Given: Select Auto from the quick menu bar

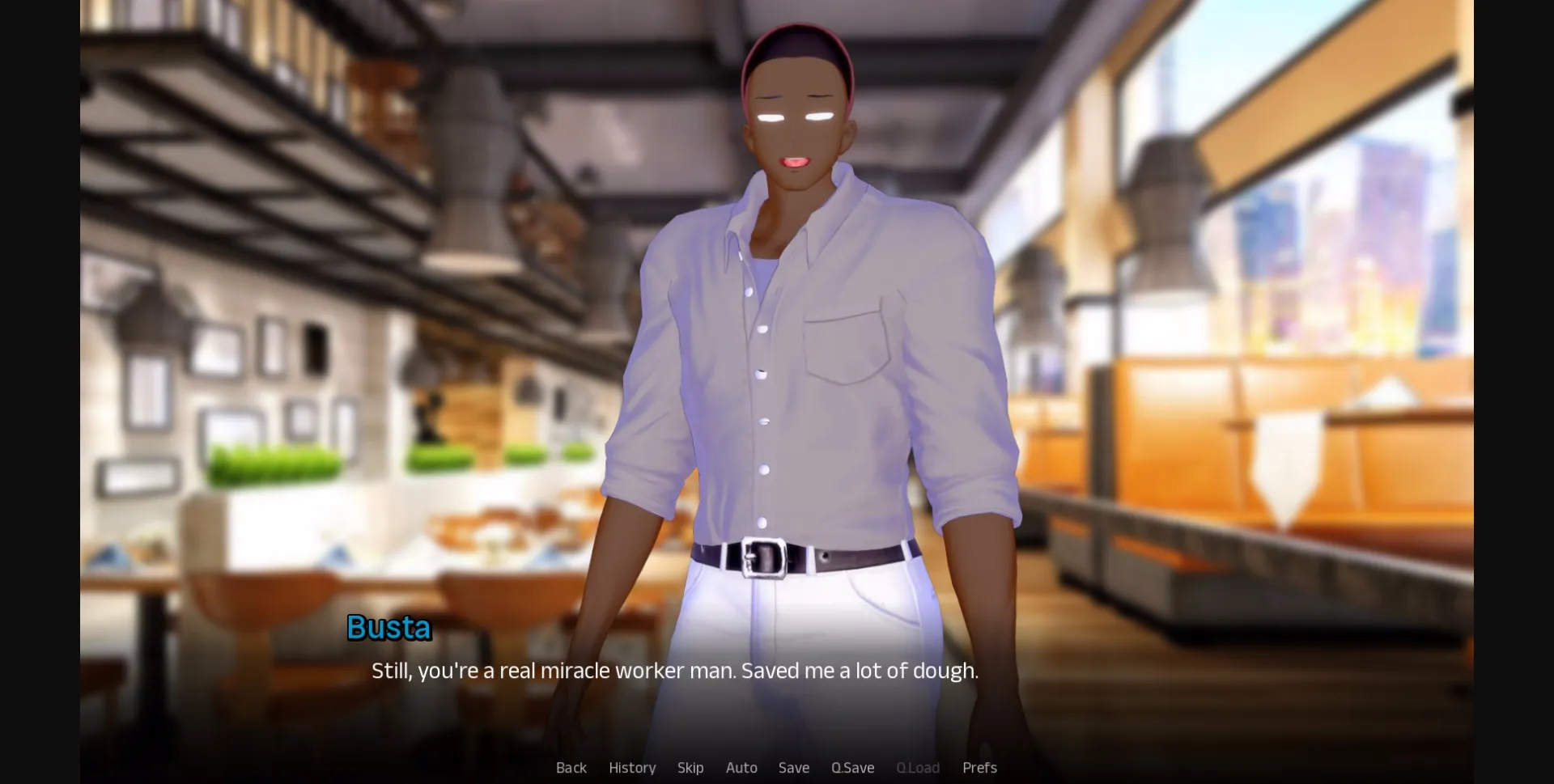Looking at the screenshot, I should pos(741,767).
